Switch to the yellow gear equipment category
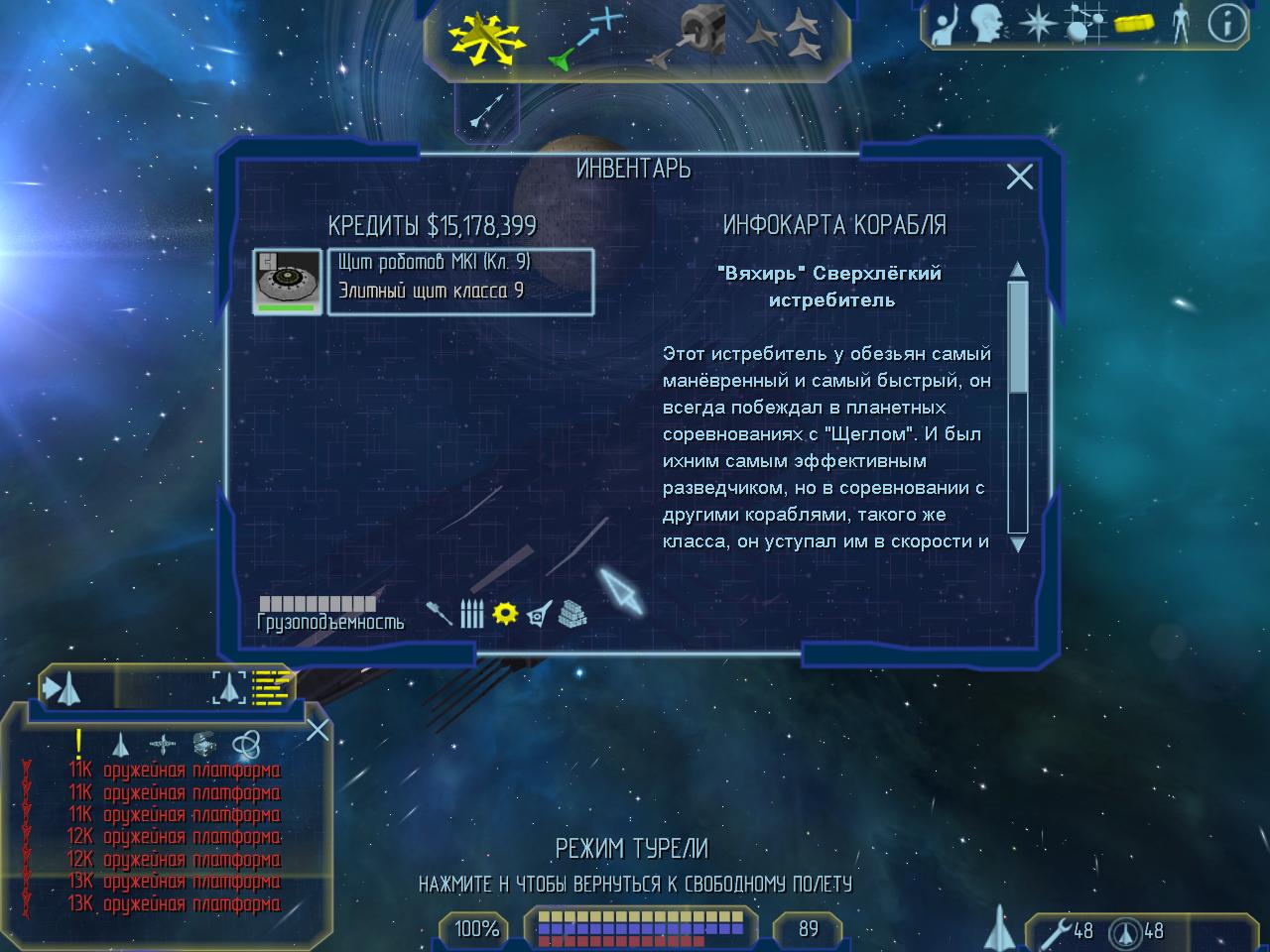Screen dimensions: 1270x952 tap(505, 613)
